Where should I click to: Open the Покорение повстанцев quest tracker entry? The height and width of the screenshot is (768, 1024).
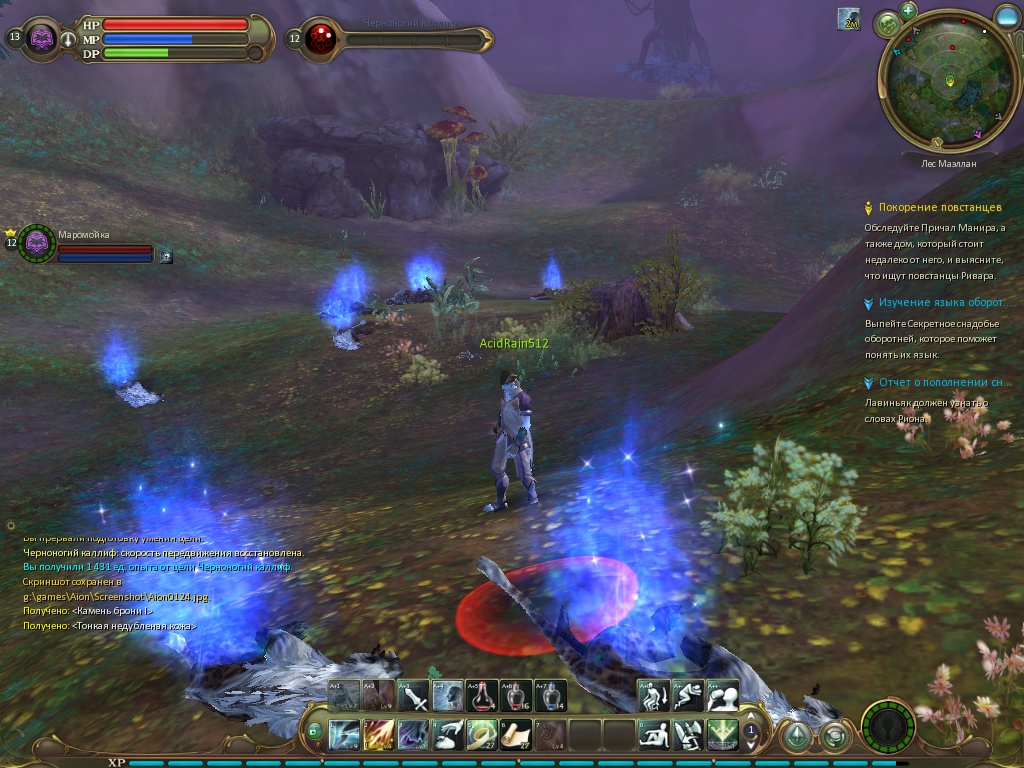click(939, 208)
